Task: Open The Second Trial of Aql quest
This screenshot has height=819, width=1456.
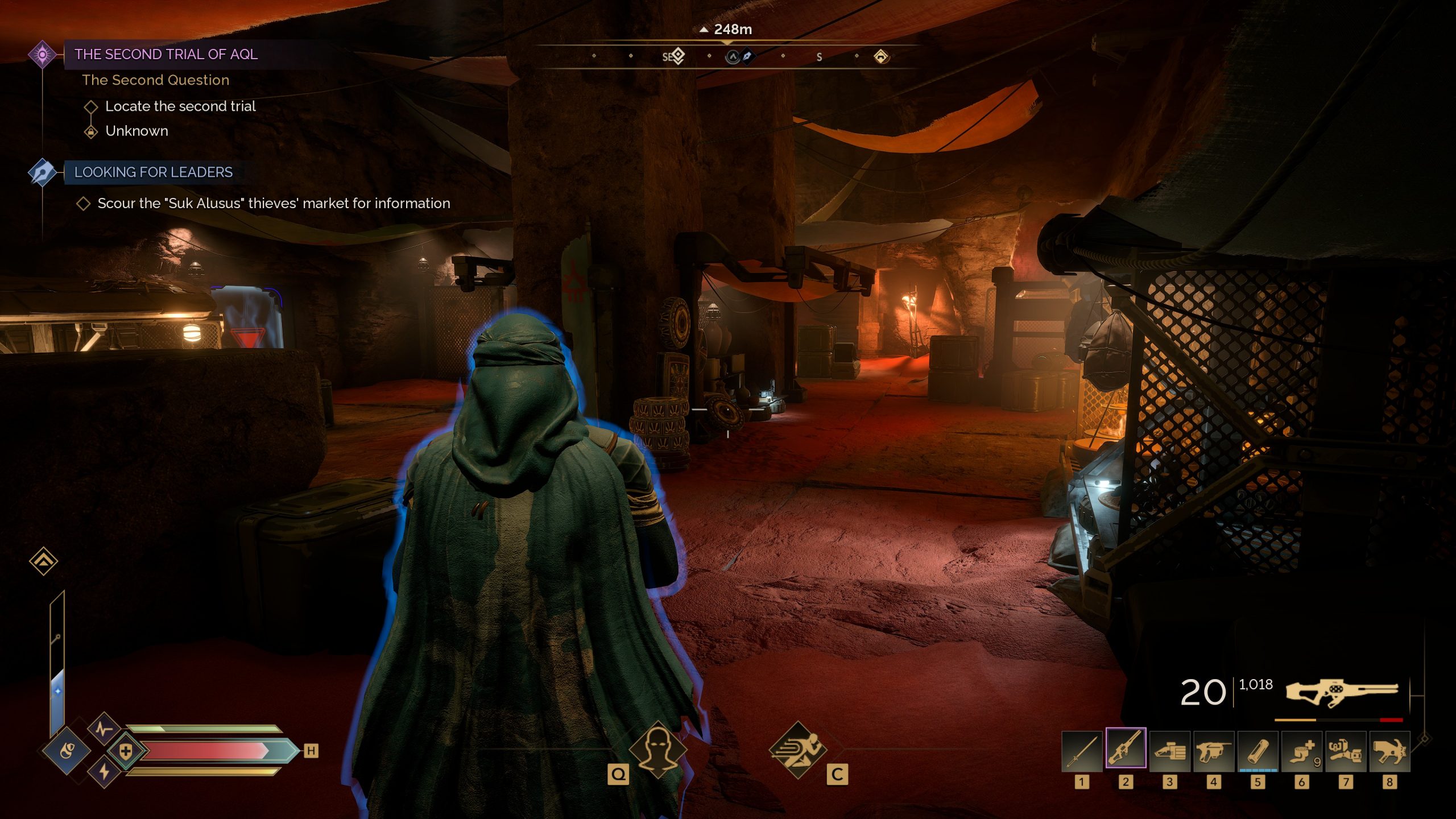Action: (166, 55)
